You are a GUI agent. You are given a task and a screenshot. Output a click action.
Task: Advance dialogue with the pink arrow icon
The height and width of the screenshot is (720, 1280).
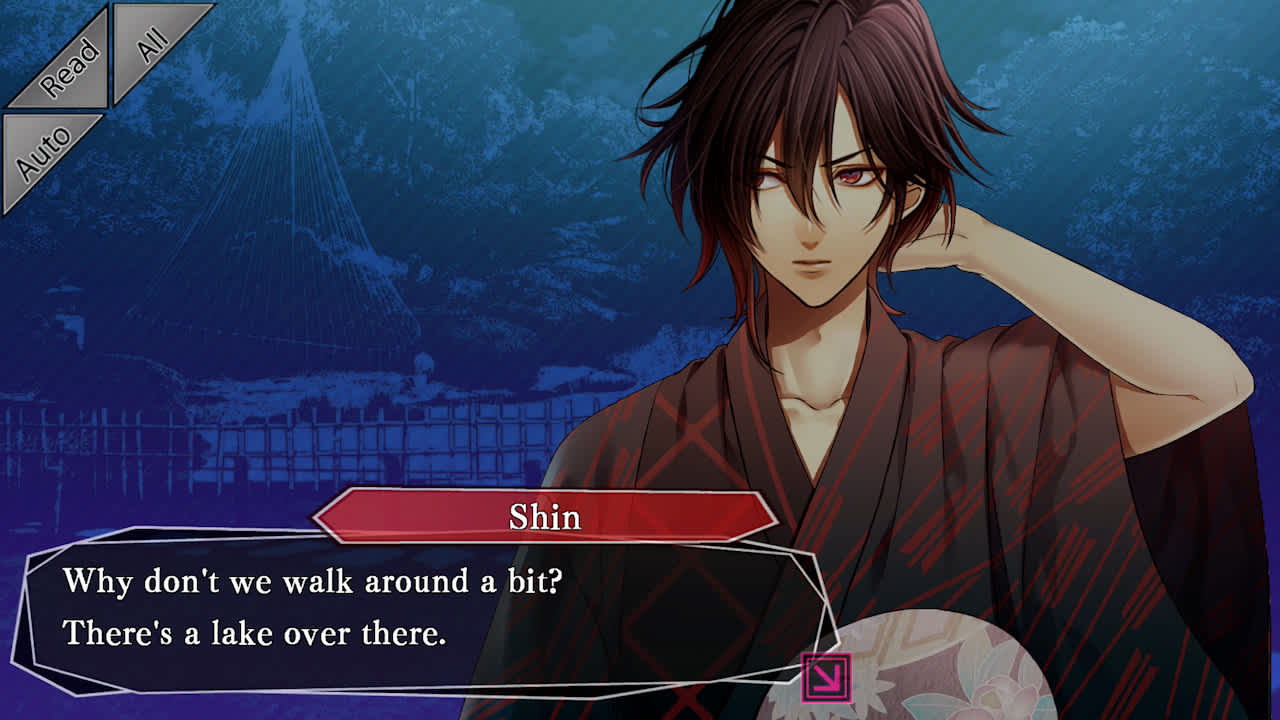pyautogui.click(x=826, y=678)
